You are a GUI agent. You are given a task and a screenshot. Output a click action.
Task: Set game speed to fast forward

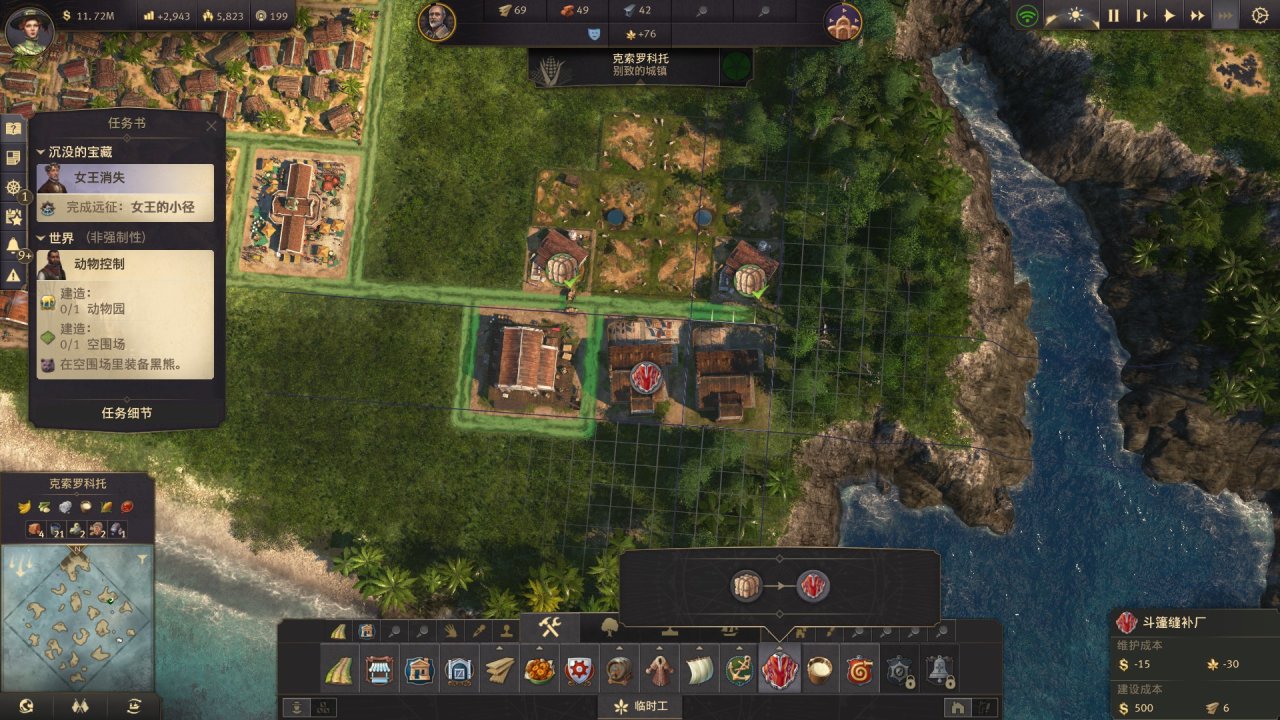[1197, 16]
